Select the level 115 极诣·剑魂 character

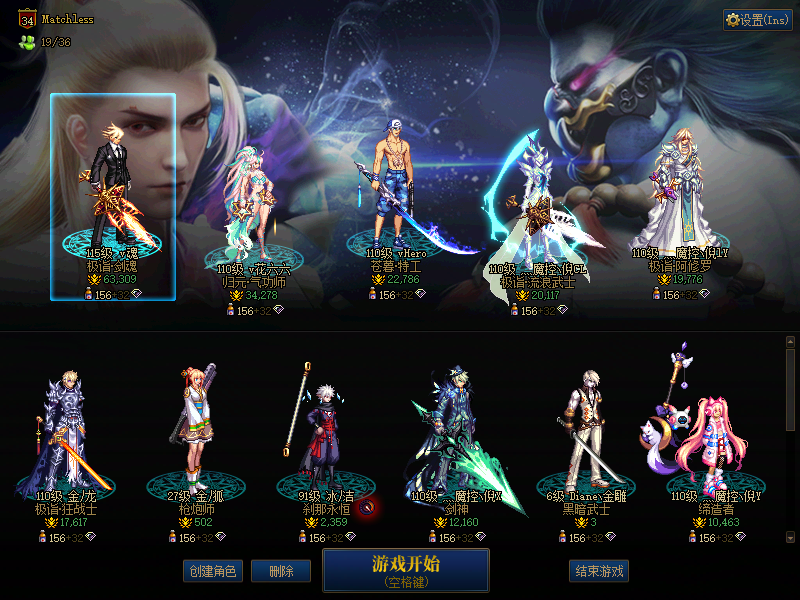coord(112,195)
